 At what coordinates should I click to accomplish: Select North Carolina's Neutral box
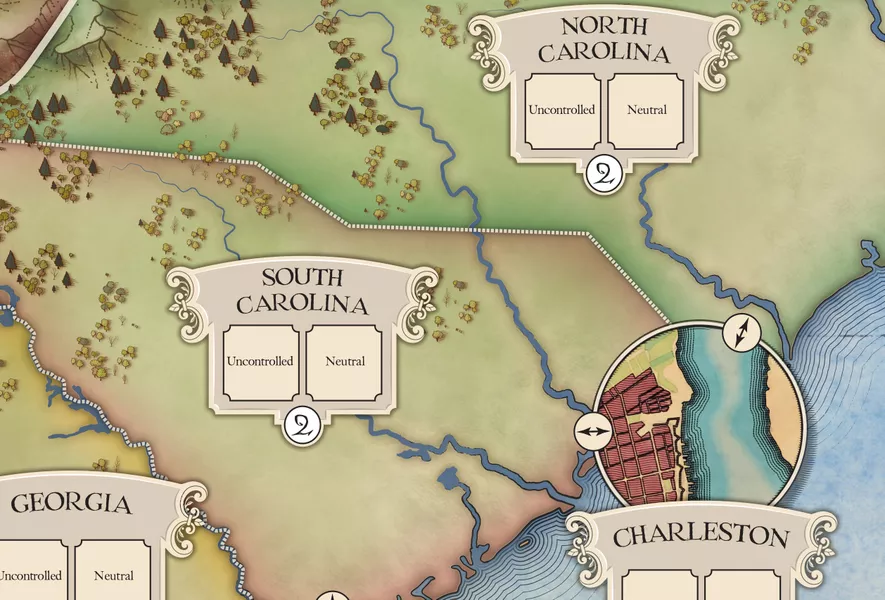point(646,111)
